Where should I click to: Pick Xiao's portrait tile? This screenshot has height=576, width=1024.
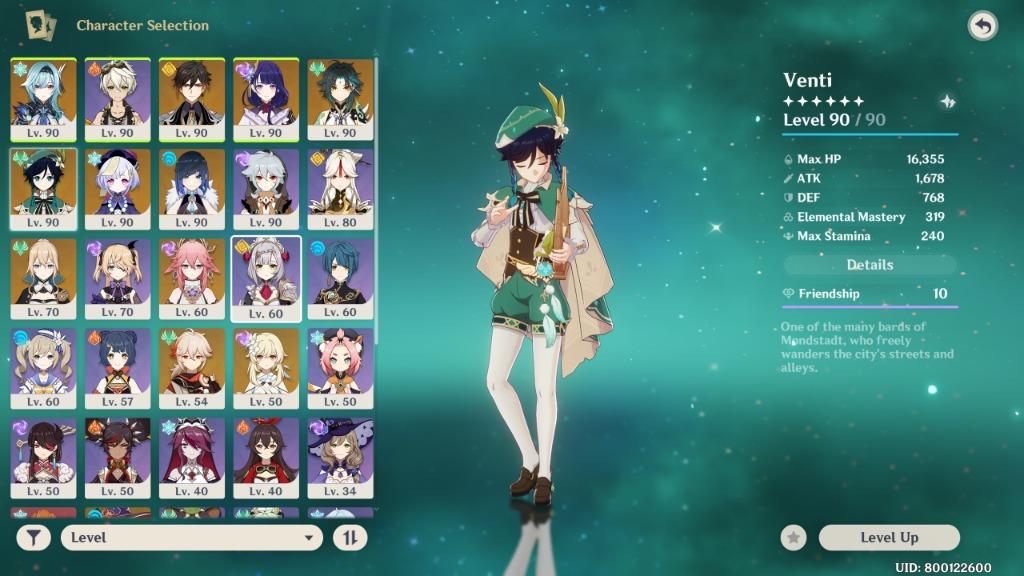[340, 98]
